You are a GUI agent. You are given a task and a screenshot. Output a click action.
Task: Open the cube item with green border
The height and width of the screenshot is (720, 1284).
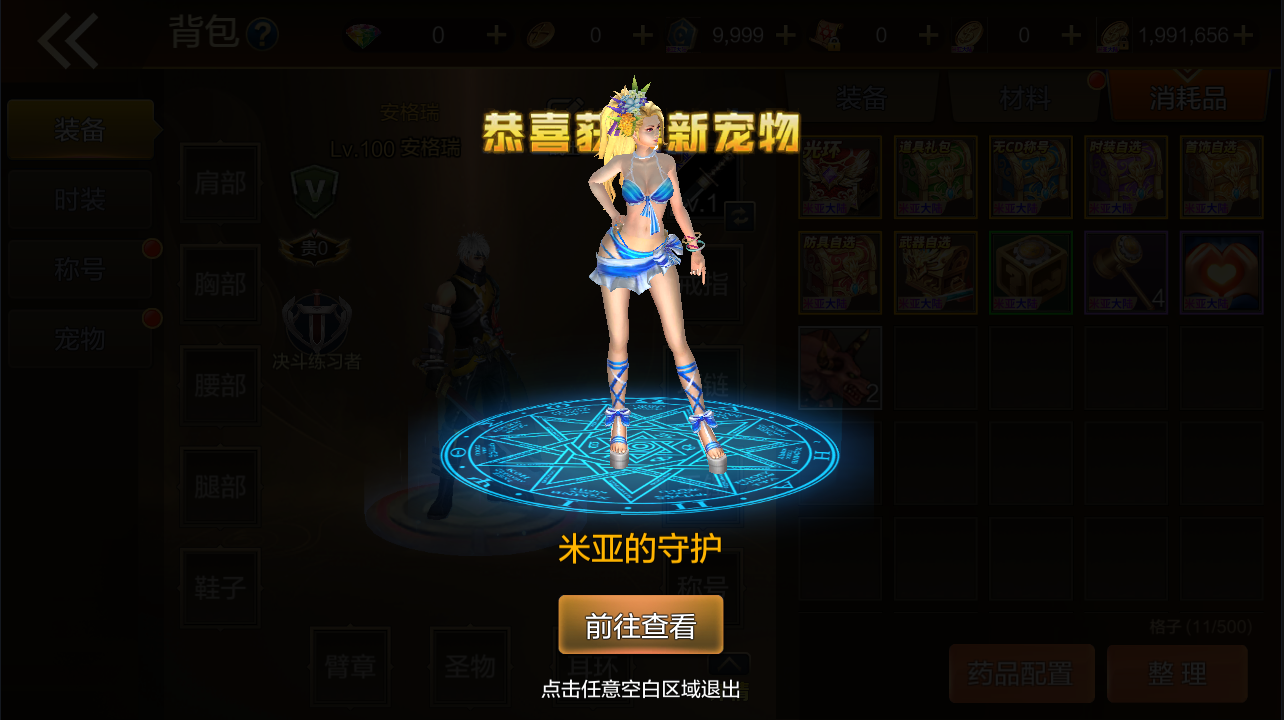[x=1030, y=271]
